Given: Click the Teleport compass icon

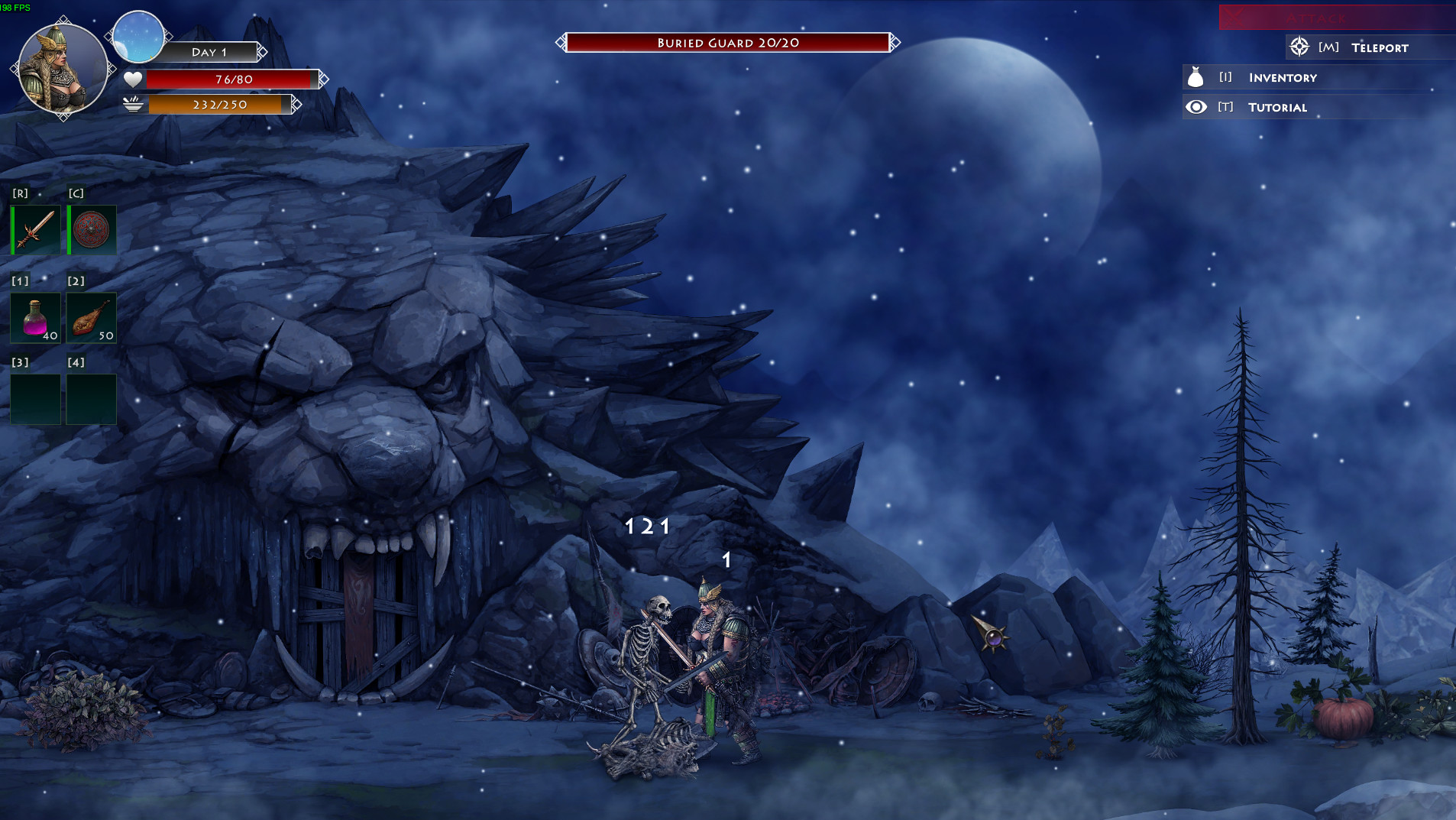Looking at the screenshot, I should pyautogui.click(x=1299, y=47).
